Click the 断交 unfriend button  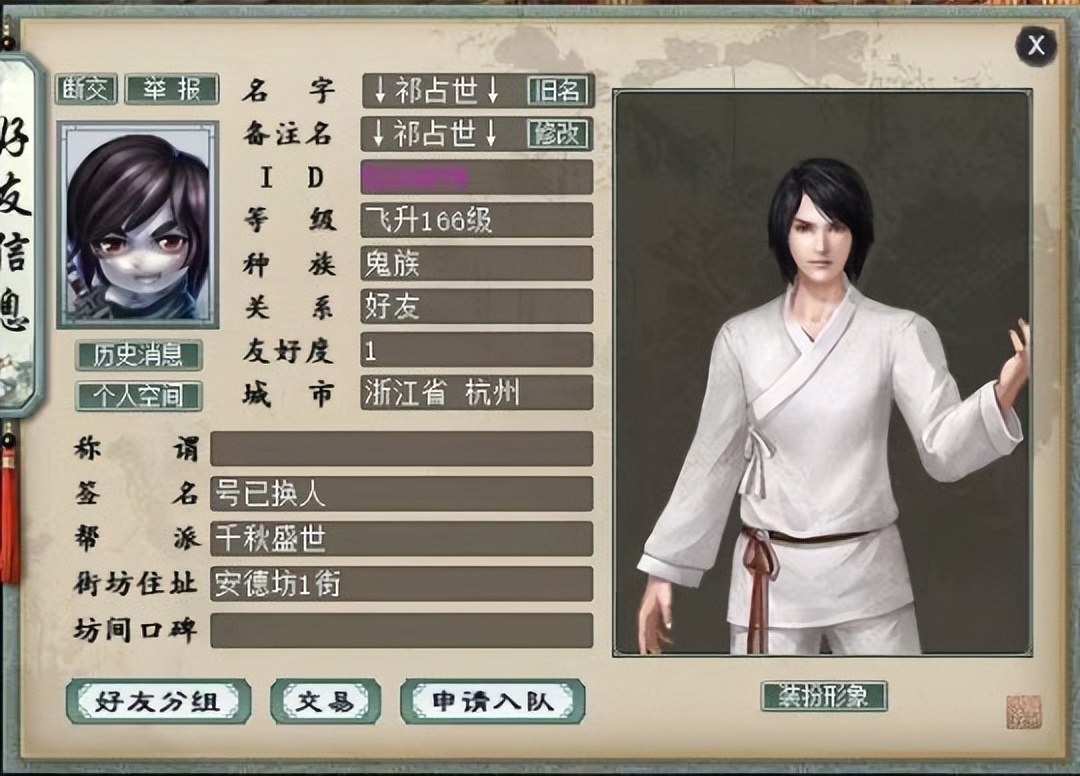pyautogui.click(x=86, y=89)
